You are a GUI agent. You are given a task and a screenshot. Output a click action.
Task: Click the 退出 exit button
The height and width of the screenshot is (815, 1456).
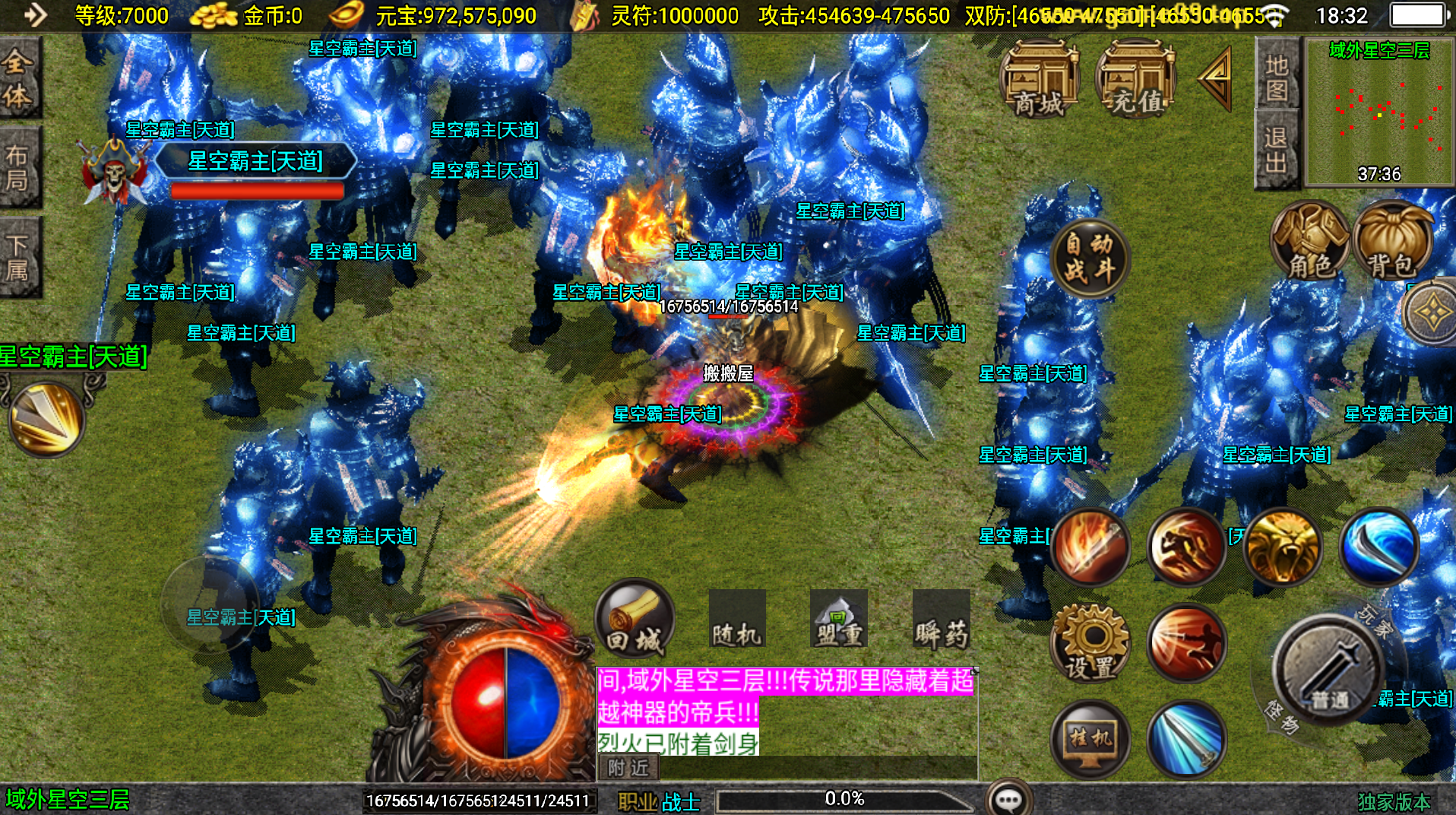pyautogui.click(x=1277, y=150)
